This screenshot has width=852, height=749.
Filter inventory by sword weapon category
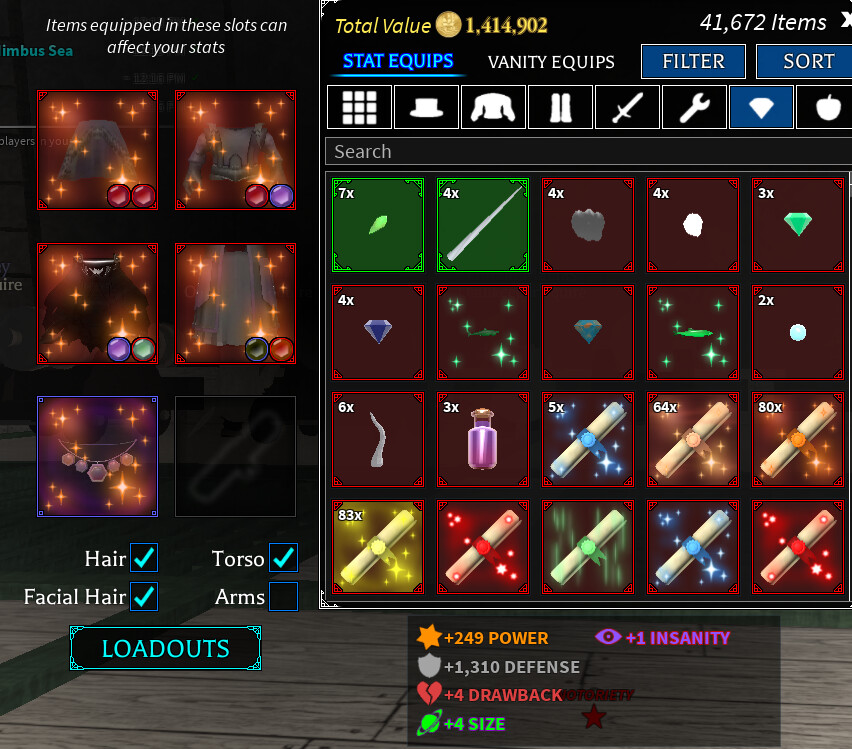(627, 107)
